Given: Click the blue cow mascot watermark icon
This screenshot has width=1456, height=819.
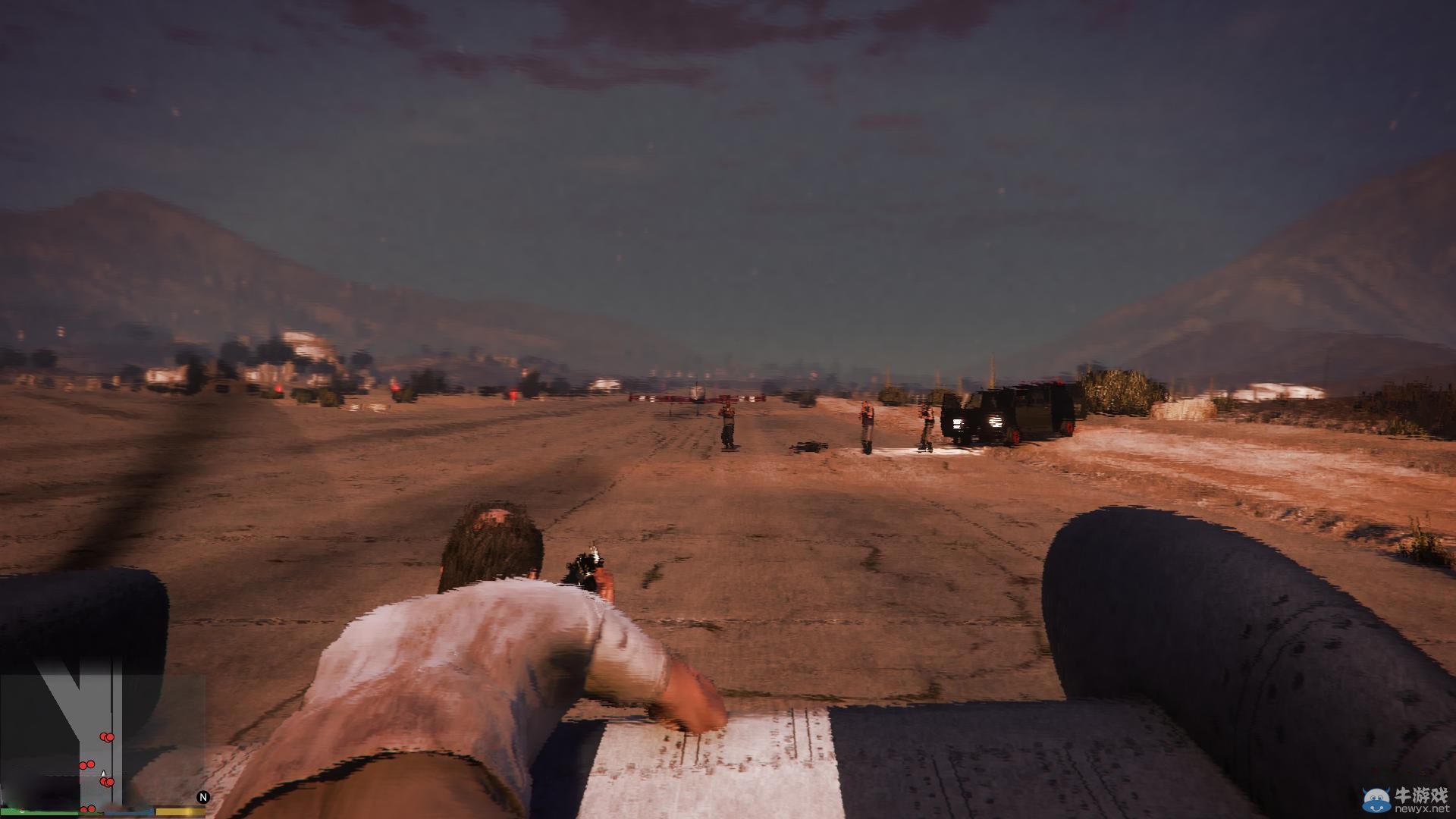Looking at the screenshot, I should pos(1375,799).
